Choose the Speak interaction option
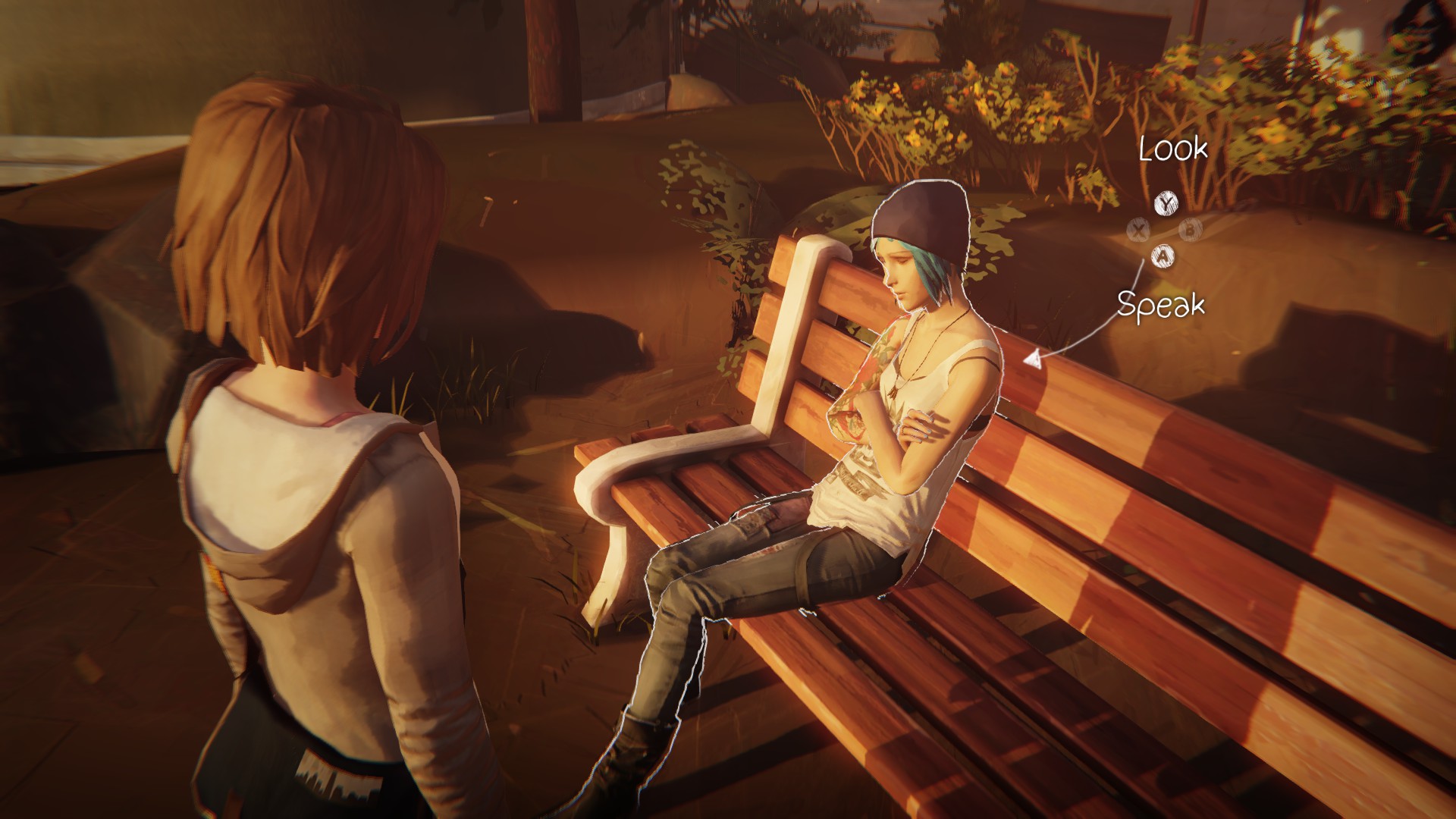This screenshot has height=819, width=1456. (x=1160, y=305)
